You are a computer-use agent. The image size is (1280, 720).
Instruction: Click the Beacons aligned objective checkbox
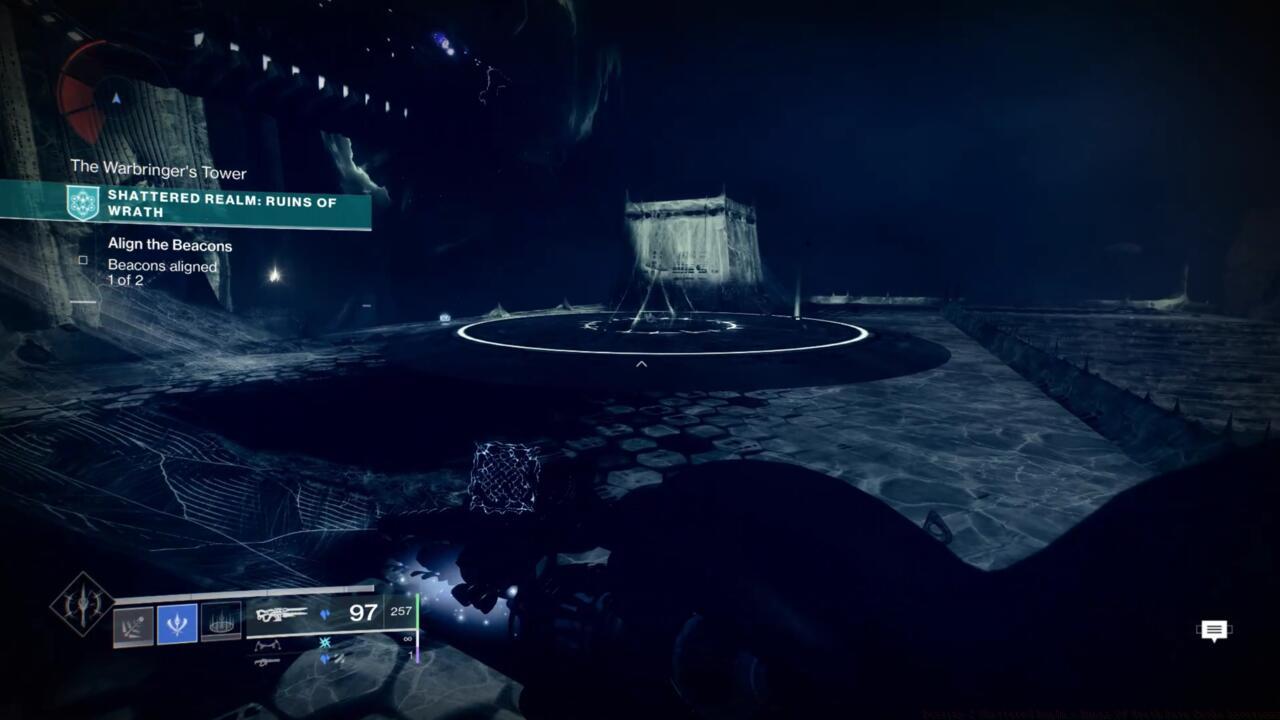pyautogui.click(x=85, y=258)
